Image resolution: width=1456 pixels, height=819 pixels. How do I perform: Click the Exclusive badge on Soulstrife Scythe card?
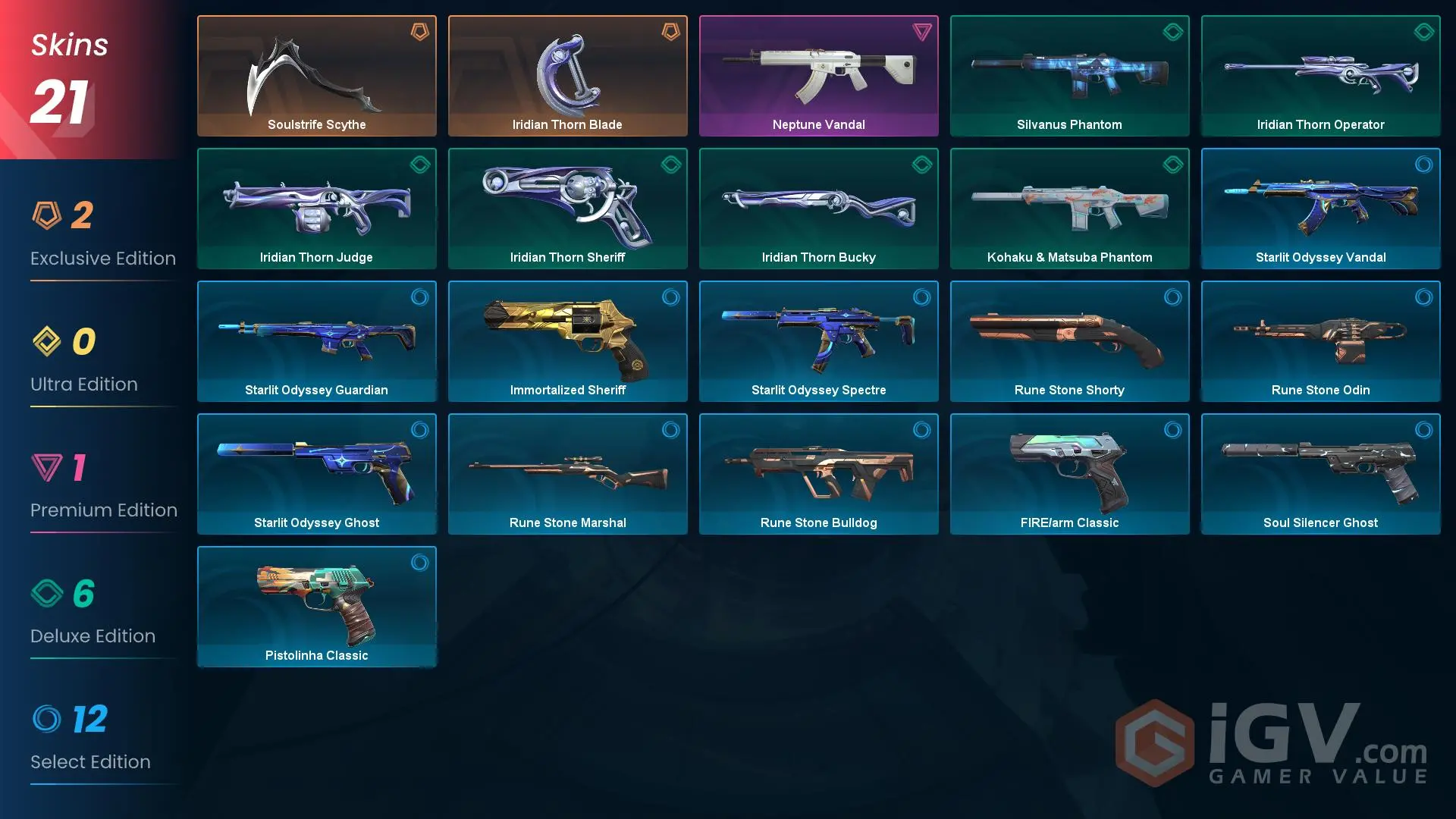coord(420,32)
